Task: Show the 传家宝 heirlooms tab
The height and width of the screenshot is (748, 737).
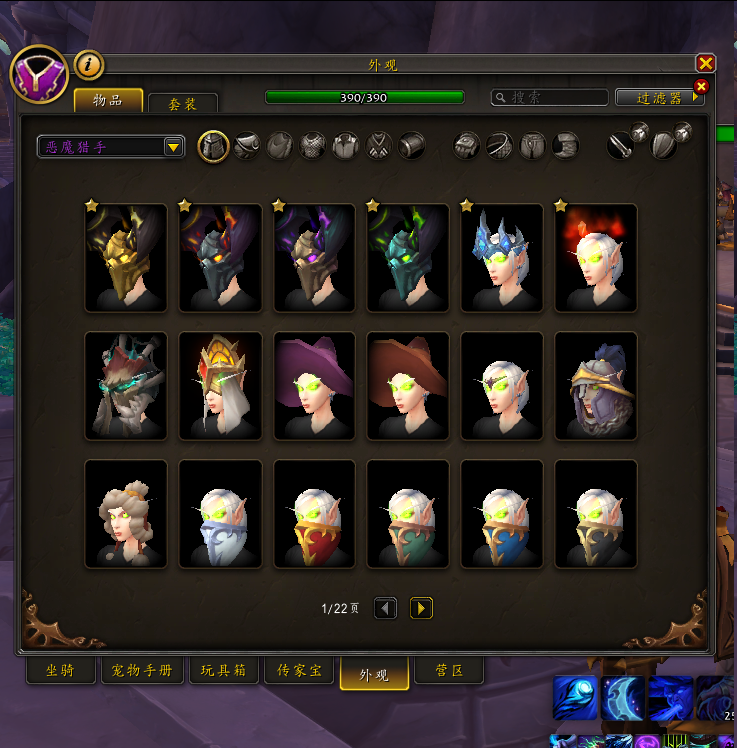Action: (300, 670)
